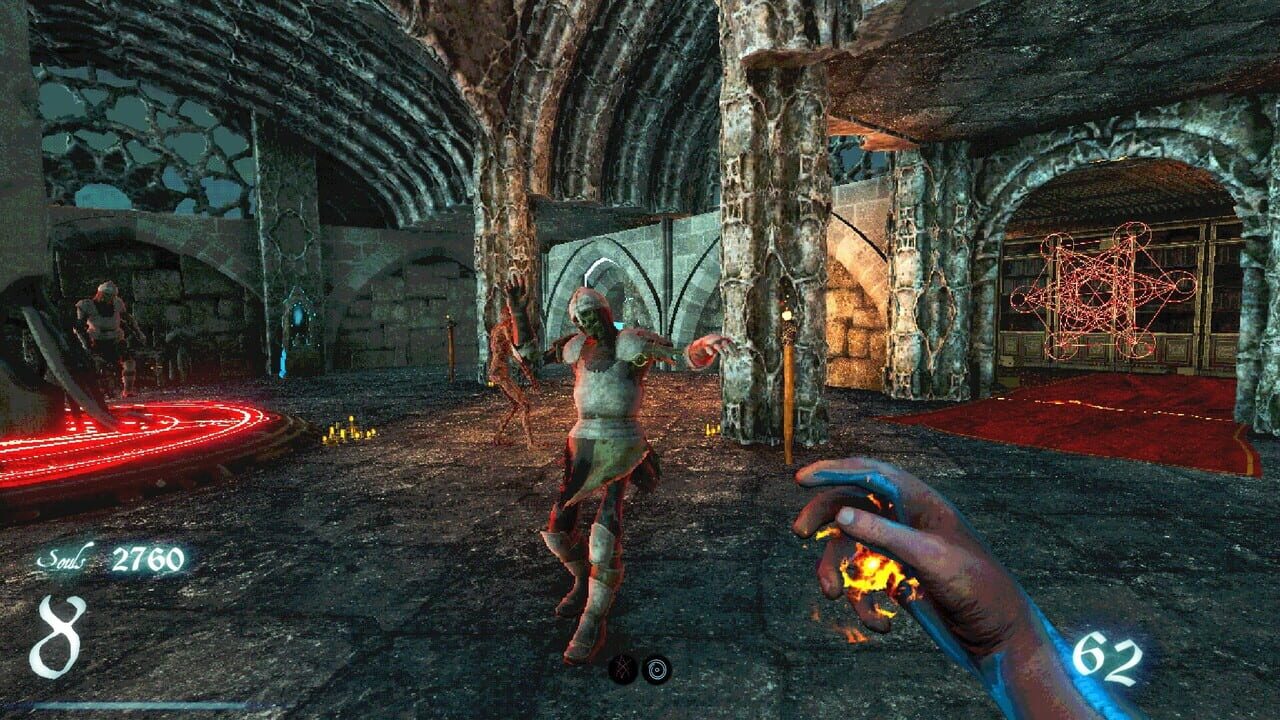Select the concentric circle spell icon
Image resolution: width=1280 pixels, height=720 pixels.
click(657, 669)
